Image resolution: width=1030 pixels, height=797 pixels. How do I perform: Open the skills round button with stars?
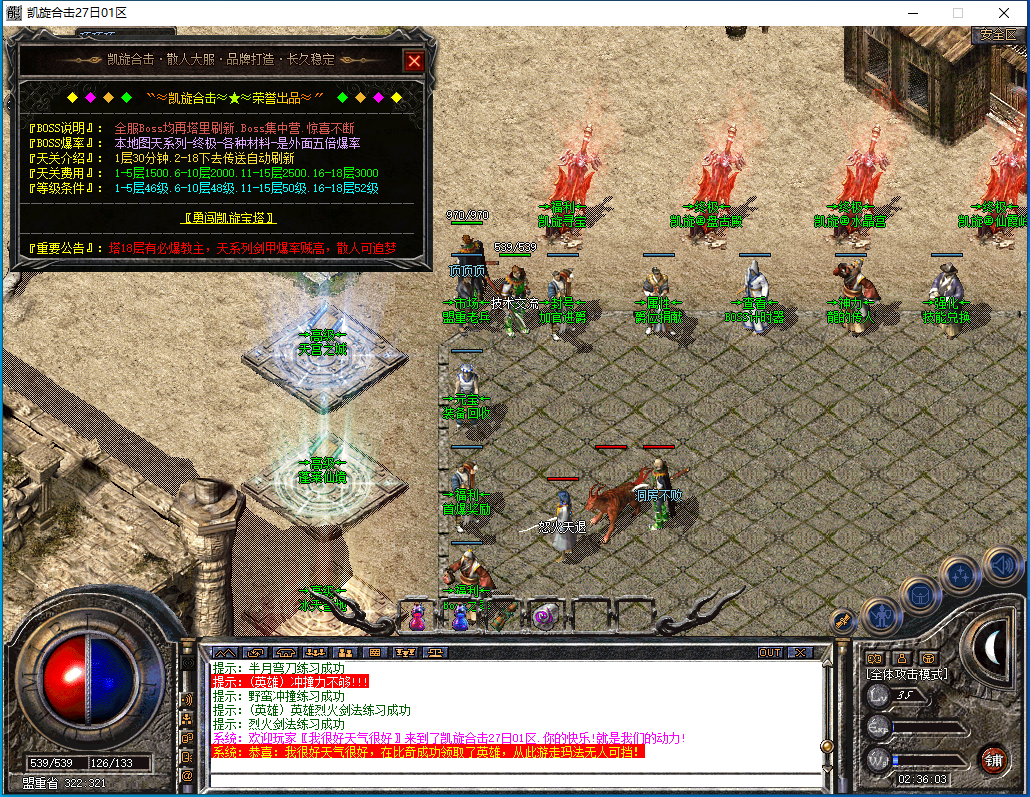point(960,576)
